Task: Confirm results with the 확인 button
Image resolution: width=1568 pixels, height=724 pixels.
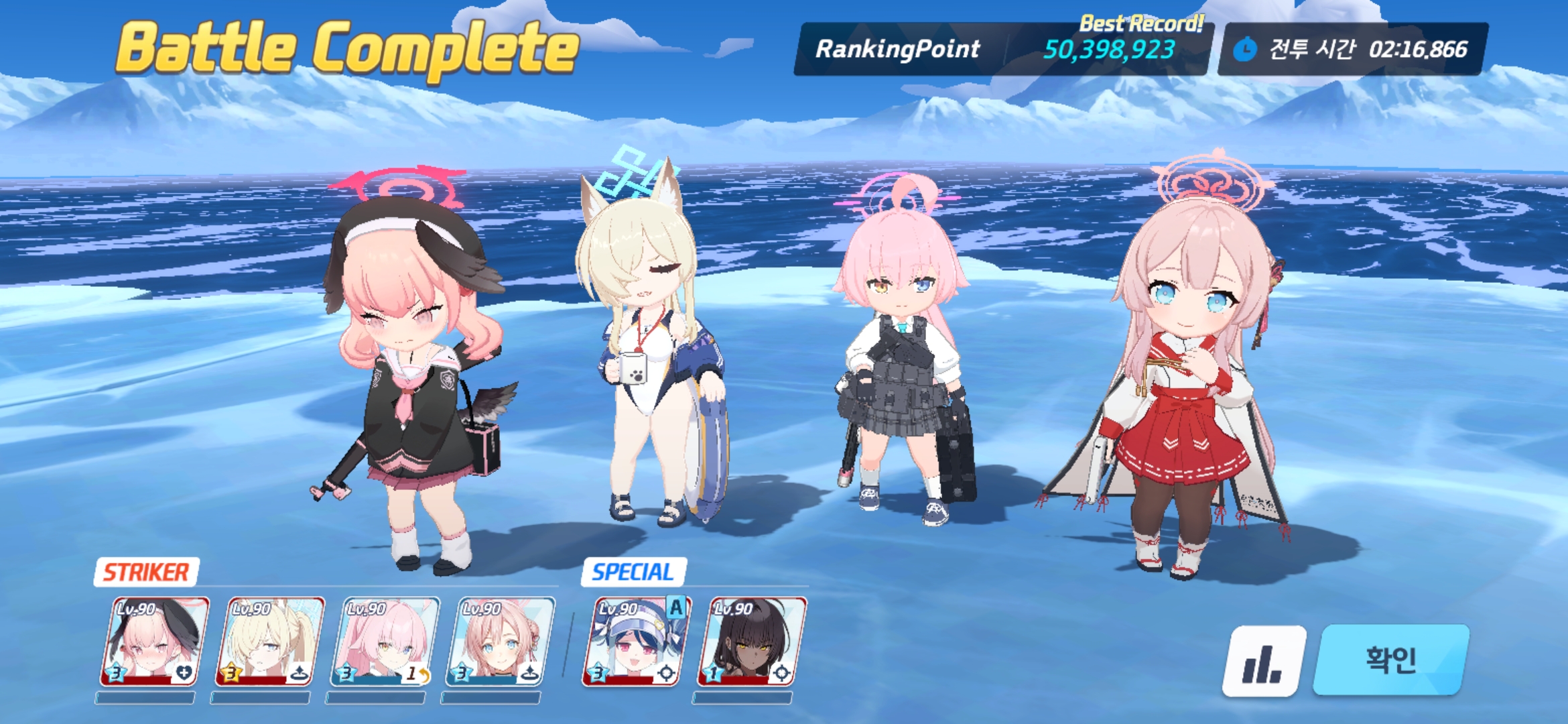Action: point(1391,660)
